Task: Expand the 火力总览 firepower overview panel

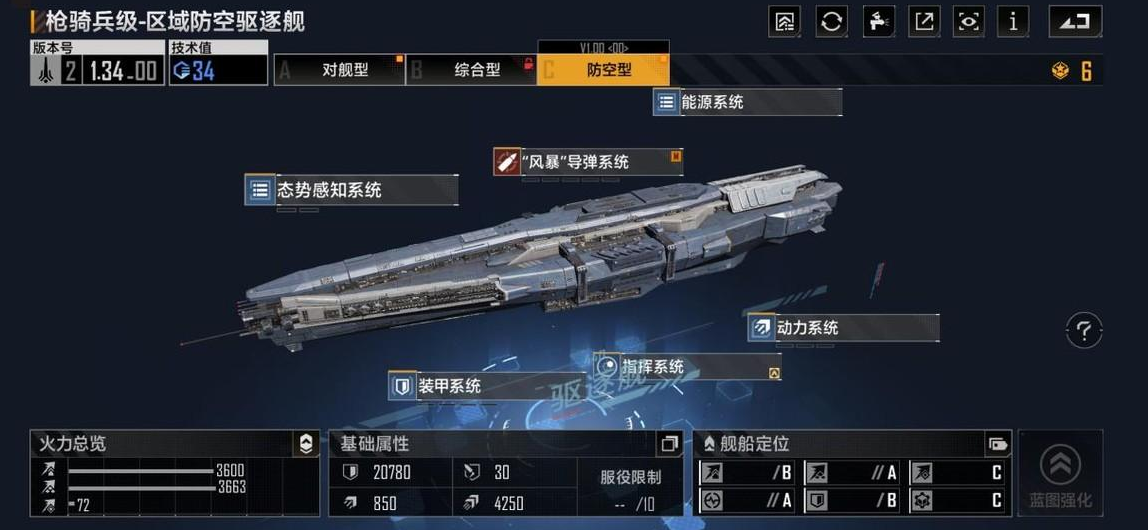Action: 306,444
